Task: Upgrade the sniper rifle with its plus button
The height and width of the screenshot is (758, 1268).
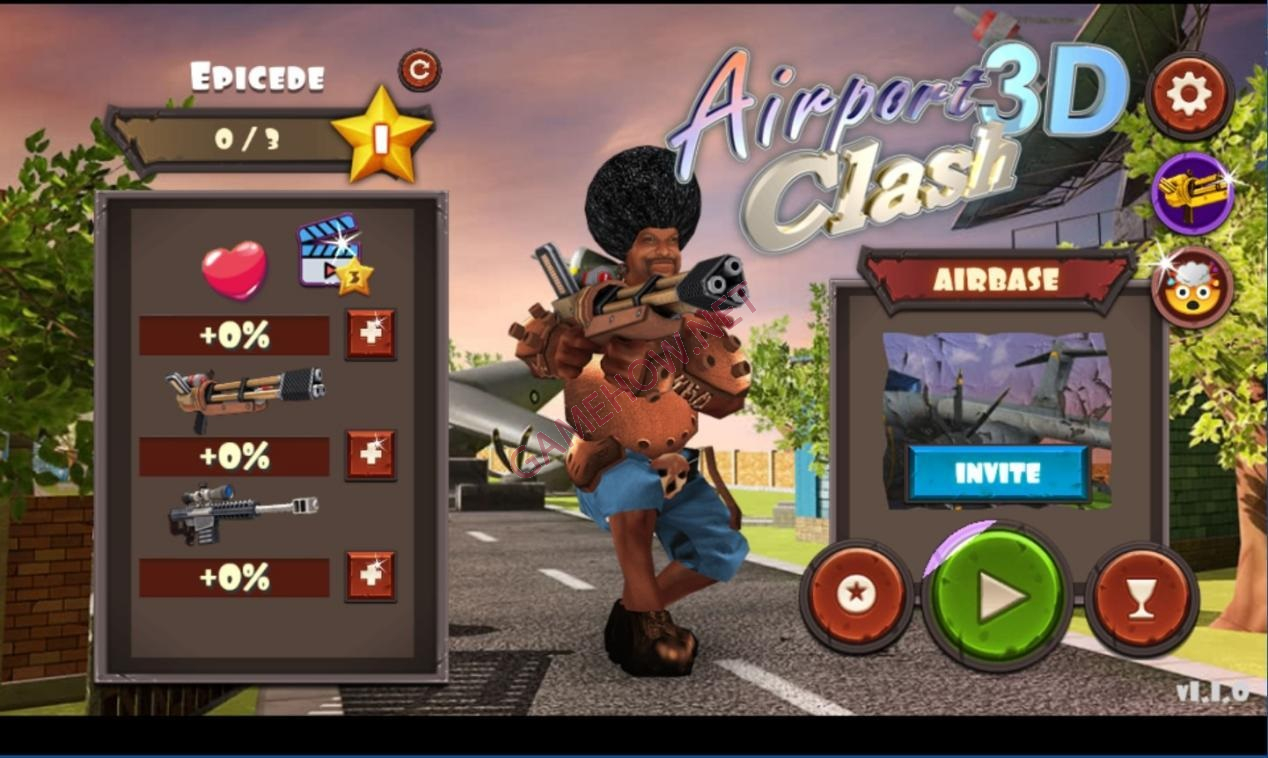Action: click(371, 577)
